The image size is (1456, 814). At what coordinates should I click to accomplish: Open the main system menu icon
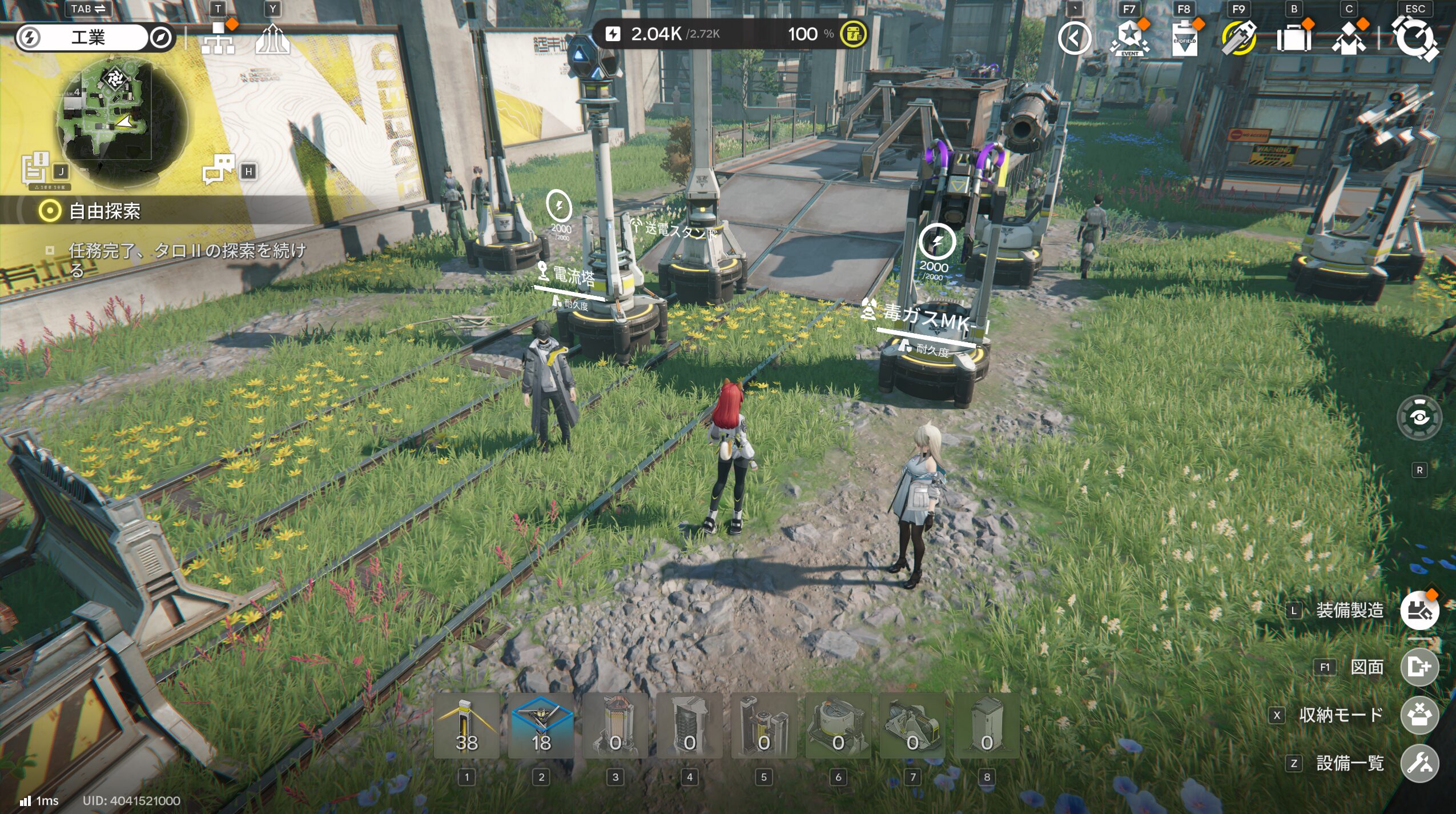[1415, 39]
